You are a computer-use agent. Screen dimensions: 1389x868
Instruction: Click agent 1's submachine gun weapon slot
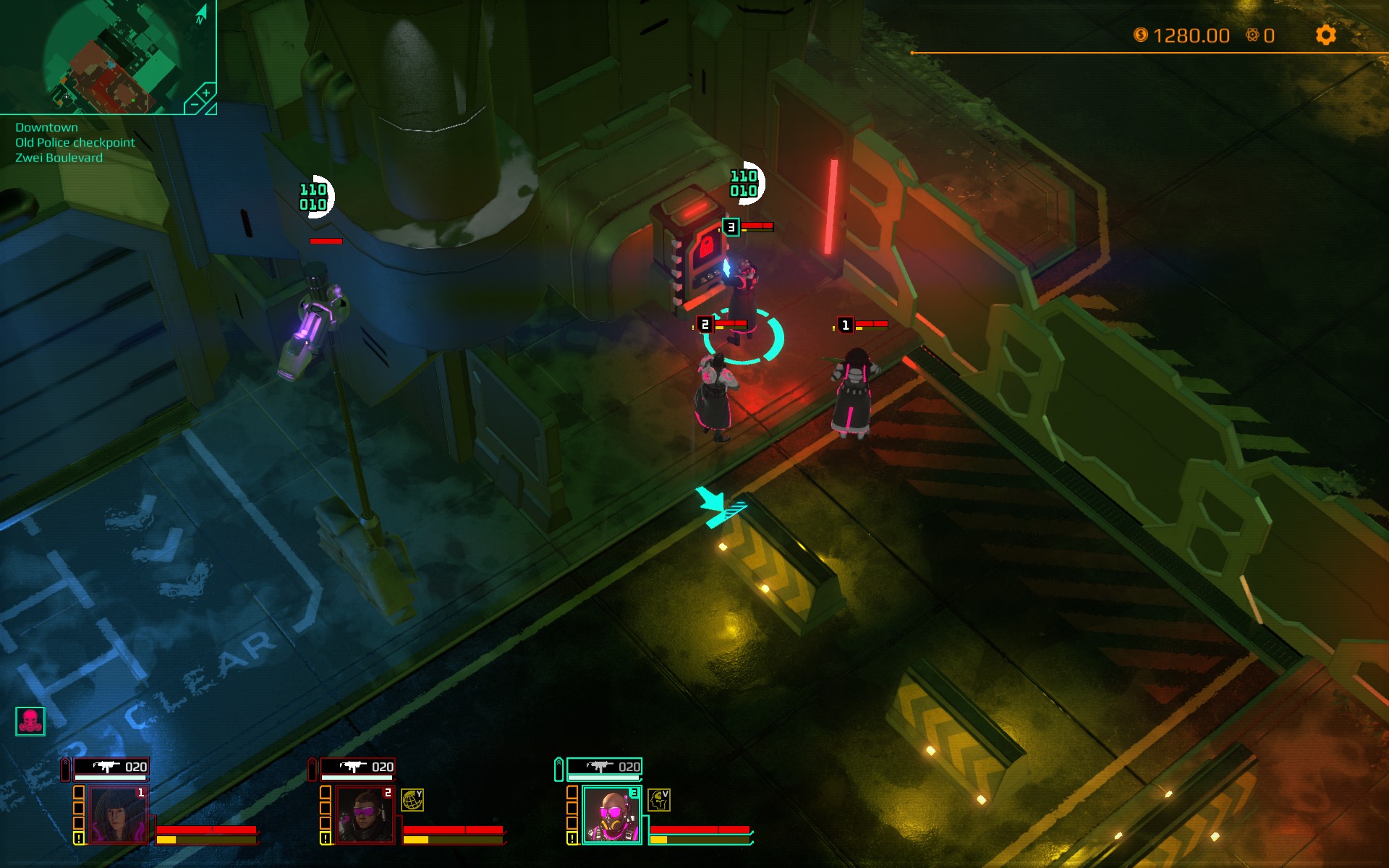pos(111,767)
